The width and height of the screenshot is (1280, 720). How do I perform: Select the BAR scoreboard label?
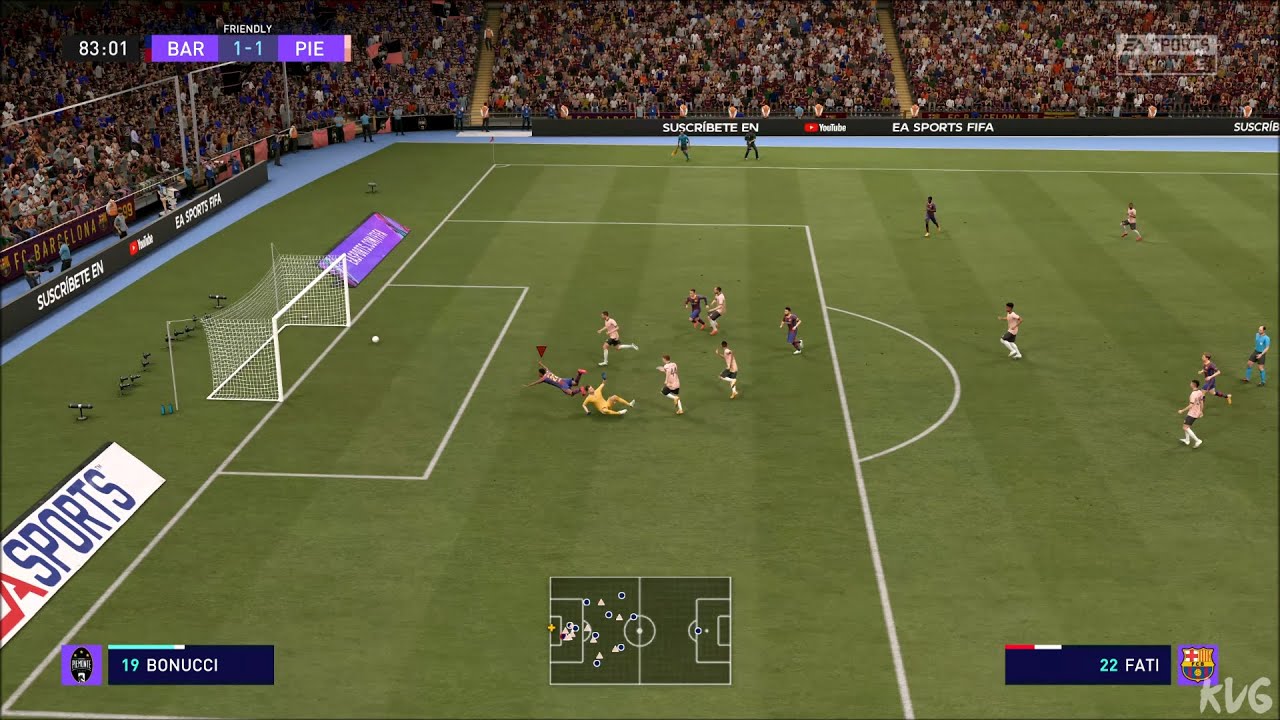click(185, 48)
